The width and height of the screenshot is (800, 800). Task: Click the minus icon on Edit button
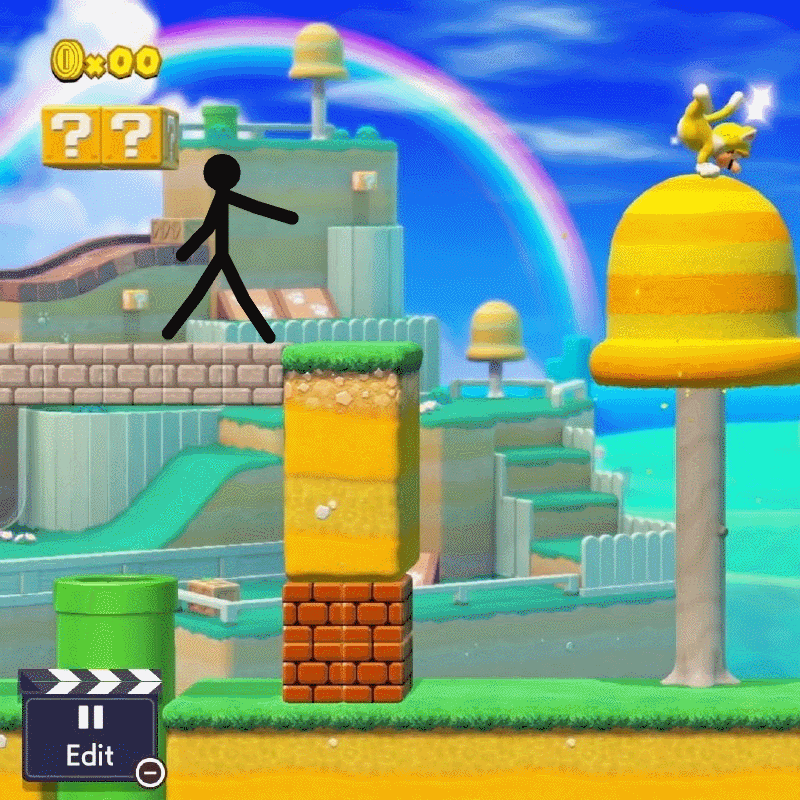(x=150, y=771)
